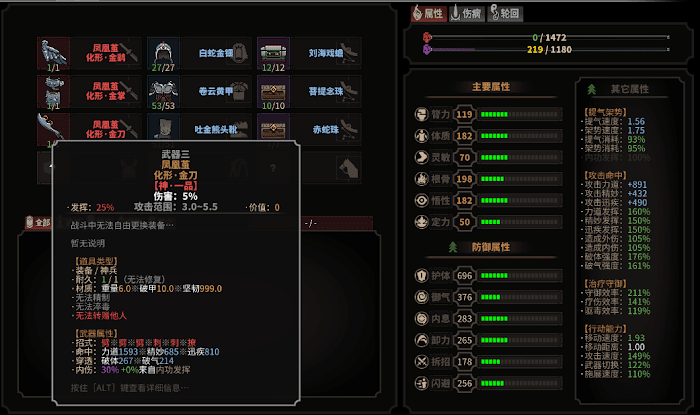This screenshot has height=415, width=700.
Task: Click the 全部 filter tab
Action: (x=37, y=223)
